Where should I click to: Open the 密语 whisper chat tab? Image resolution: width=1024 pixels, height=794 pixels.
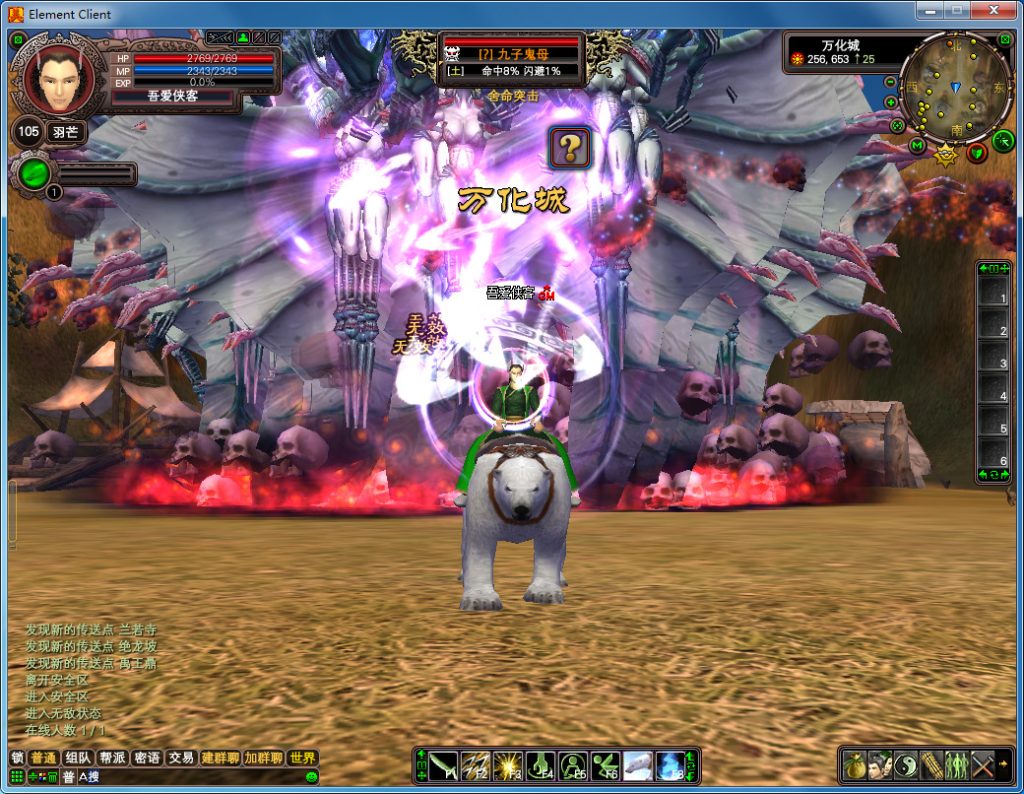pyautogui.click(x=147, y=758)
